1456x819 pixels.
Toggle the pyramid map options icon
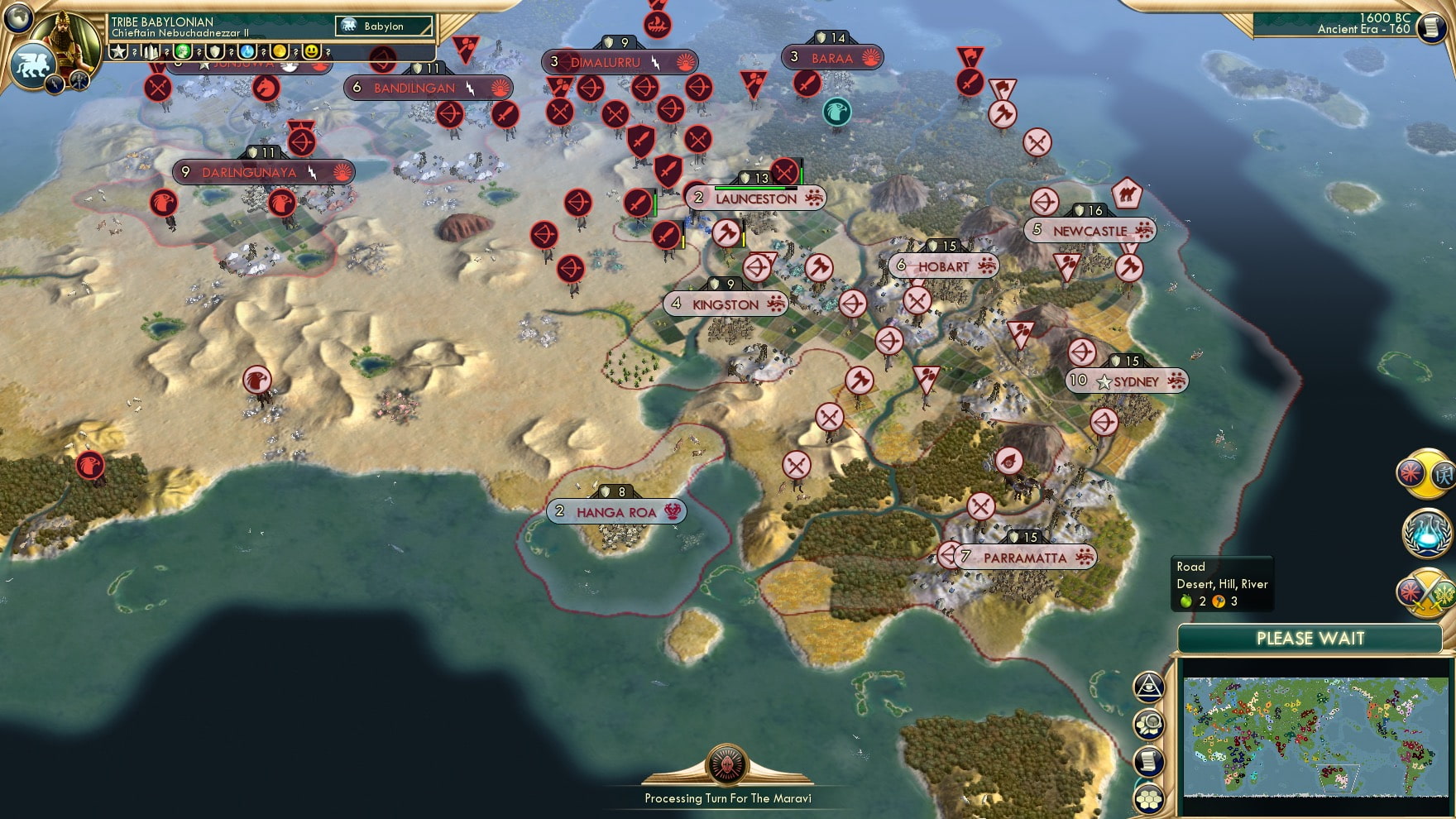click(x=1149, y=687)
